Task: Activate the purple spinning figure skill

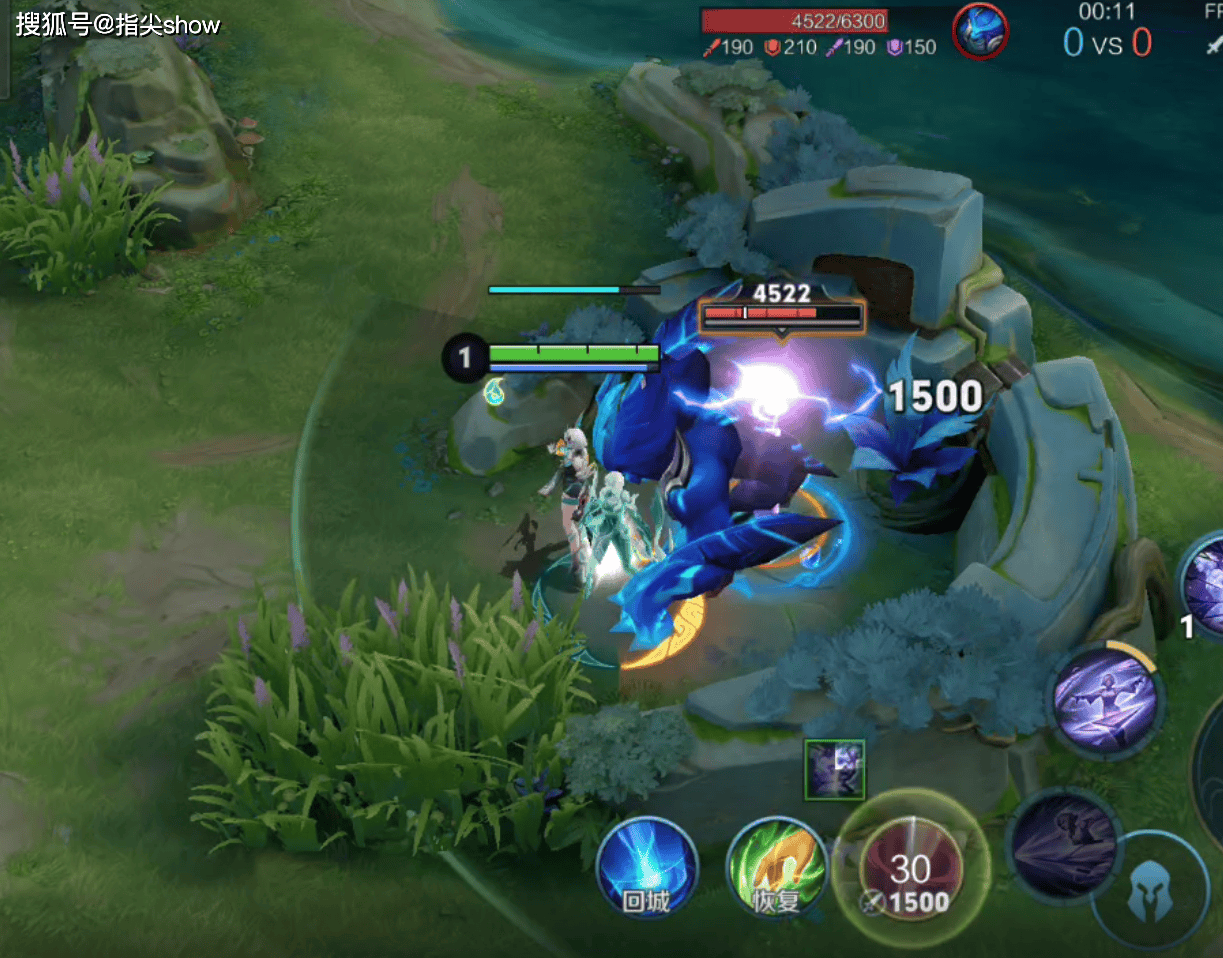Action: click(1106, 700)
